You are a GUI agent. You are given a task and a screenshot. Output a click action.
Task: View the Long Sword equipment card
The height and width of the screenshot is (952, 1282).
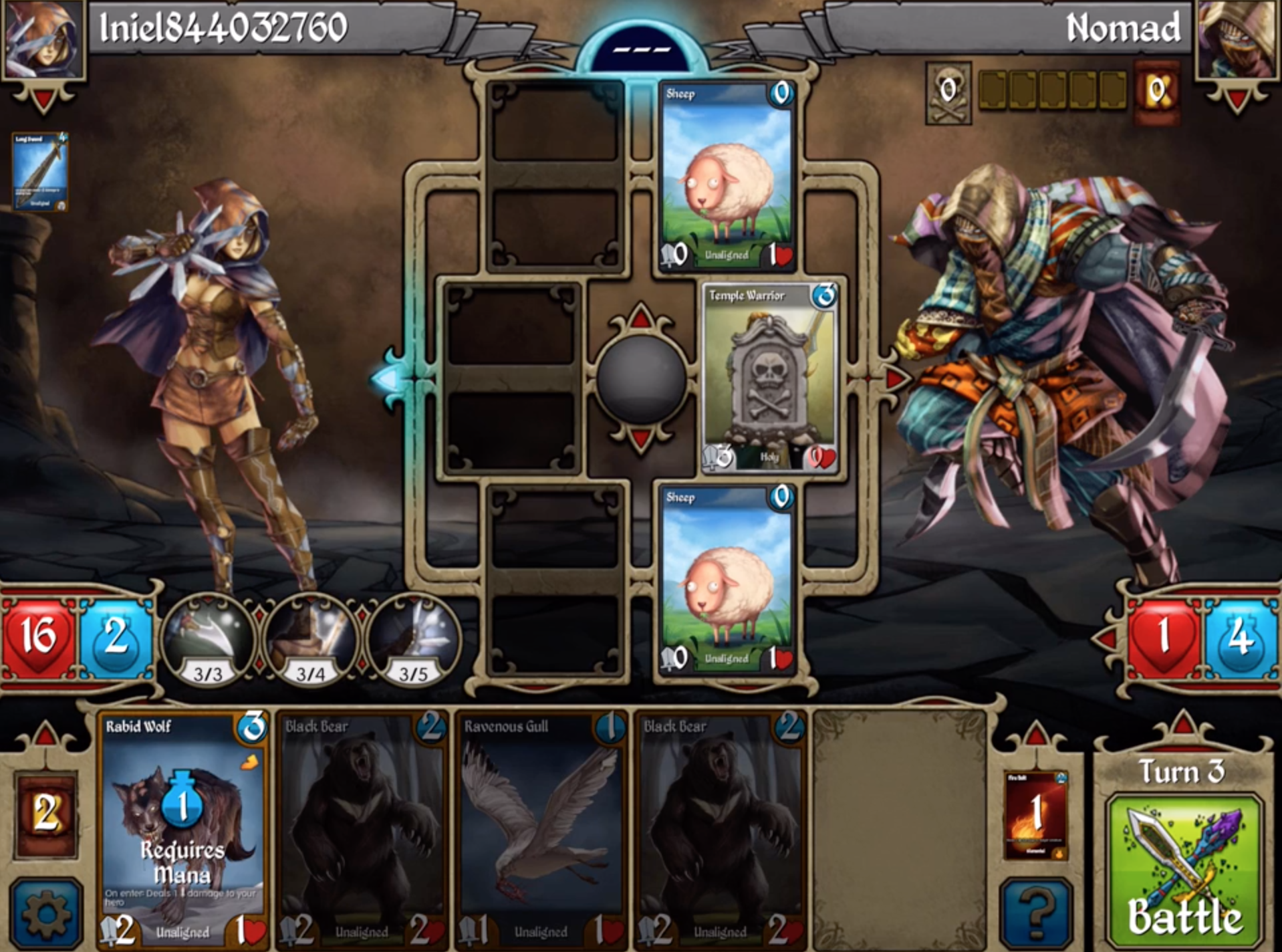coord(39,171)
